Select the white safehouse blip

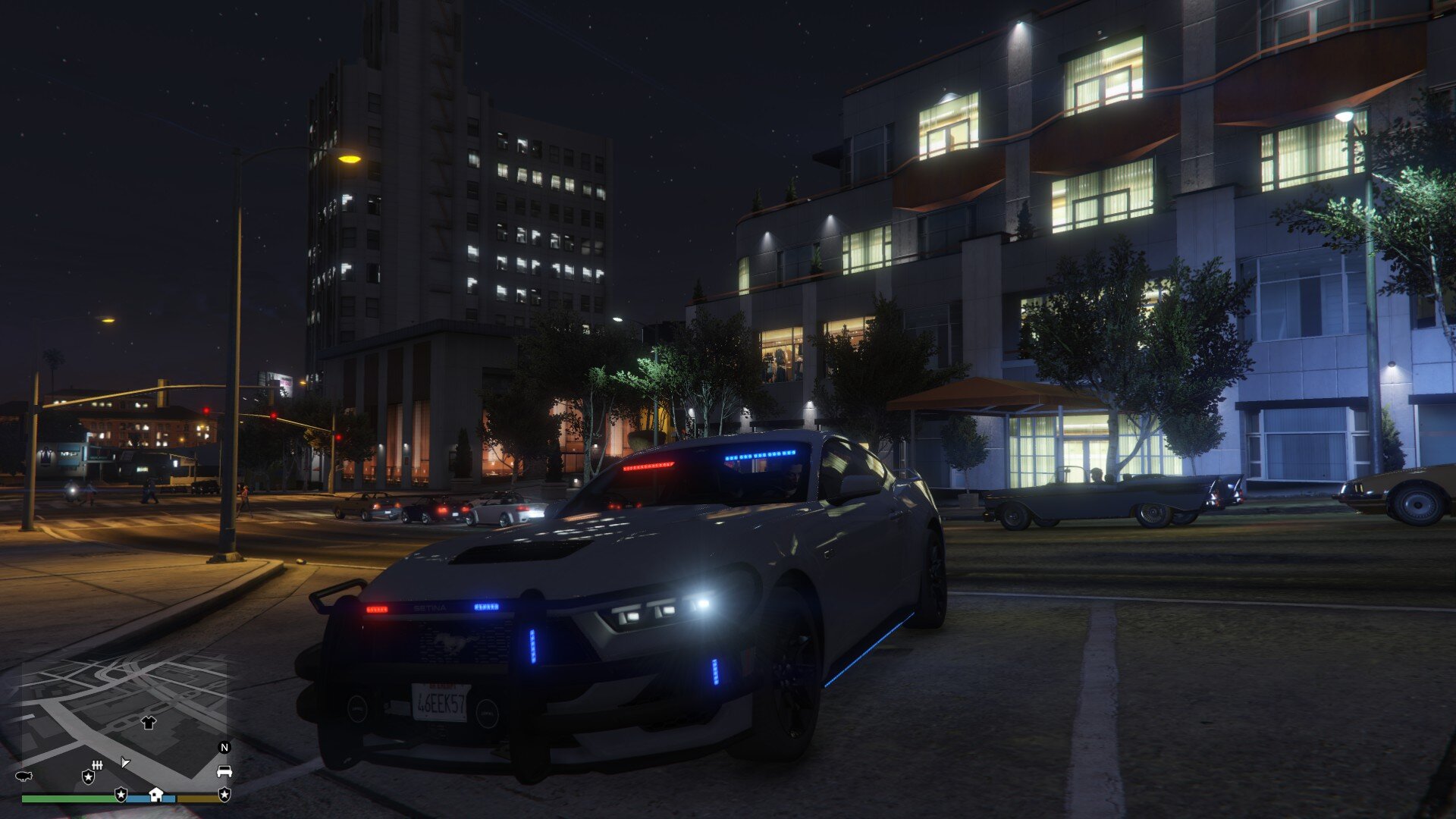(155, 794)
